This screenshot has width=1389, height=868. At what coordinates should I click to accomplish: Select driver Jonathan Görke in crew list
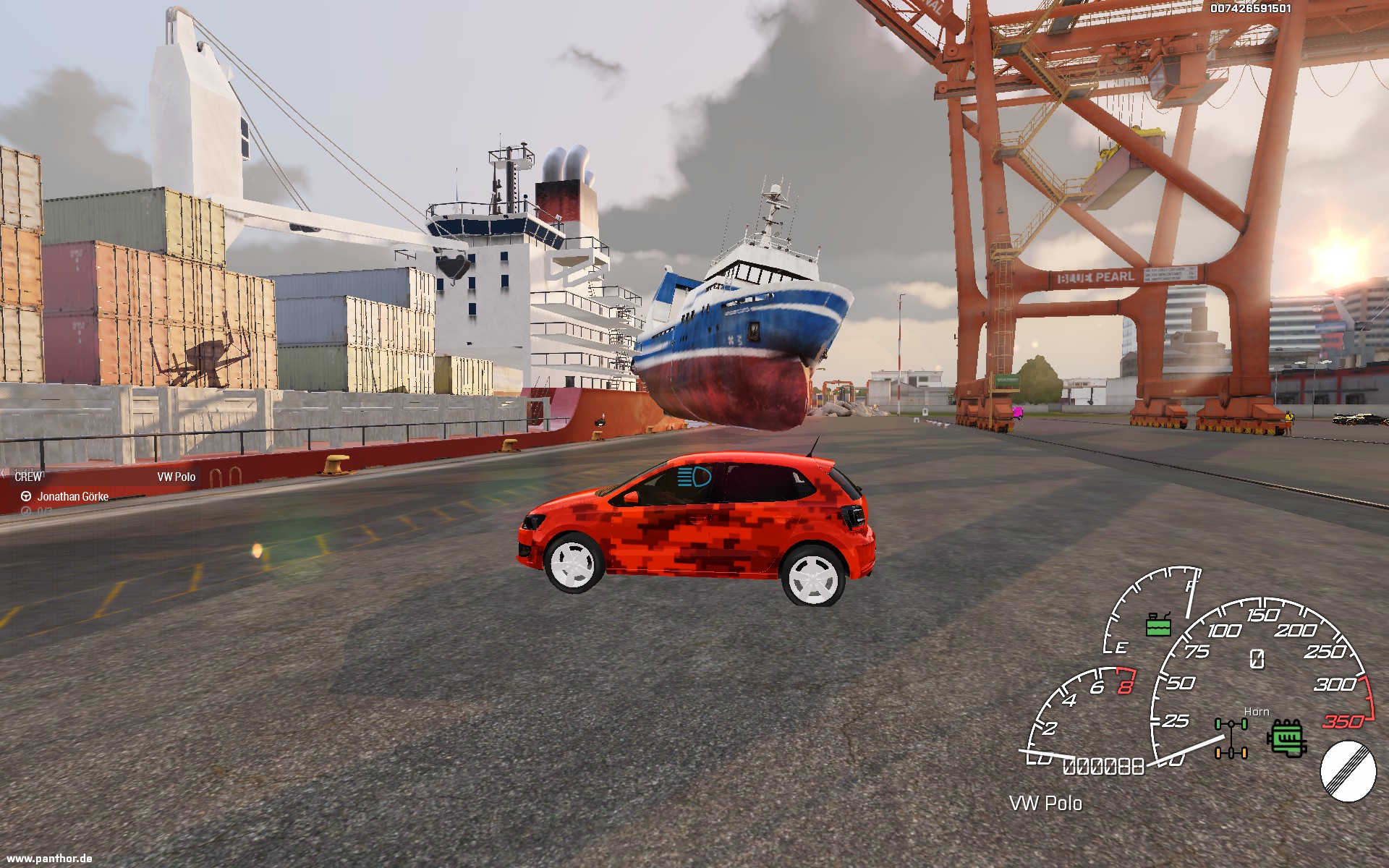click(72, 496)
